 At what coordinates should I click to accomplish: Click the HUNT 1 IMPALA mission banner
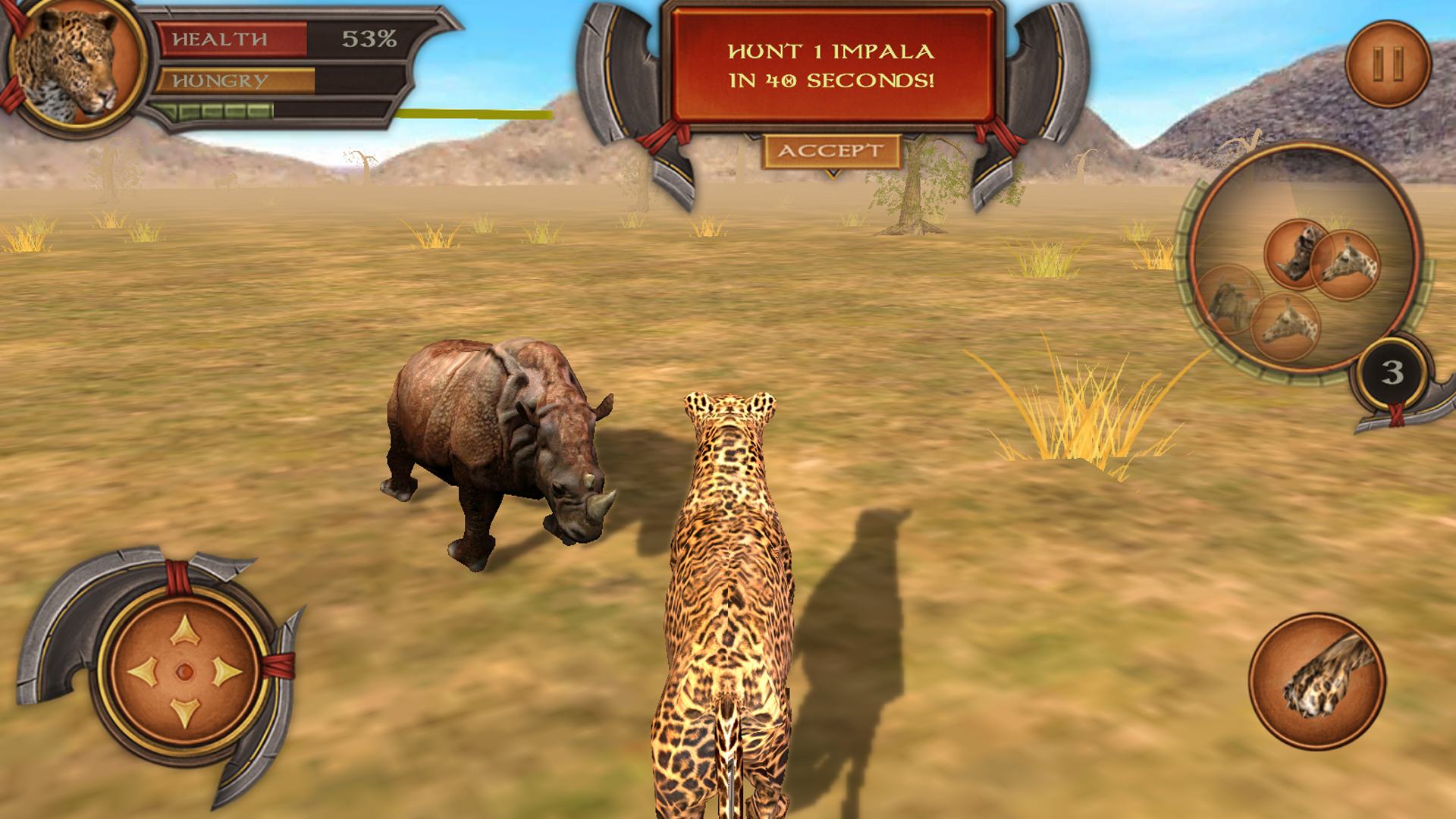(829, 64)
